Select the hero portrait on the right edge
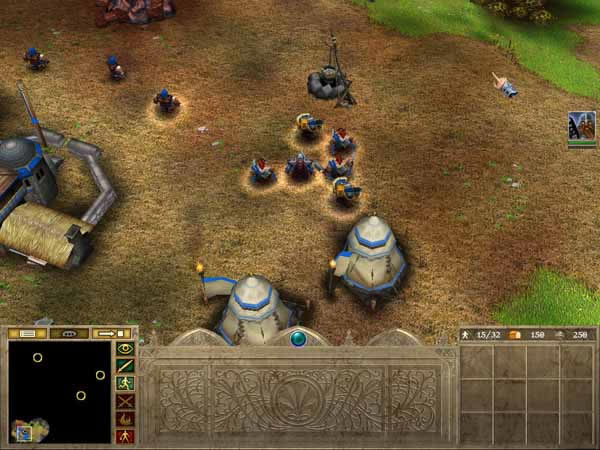This screenshot has height=450, width=600. point(581,128)
